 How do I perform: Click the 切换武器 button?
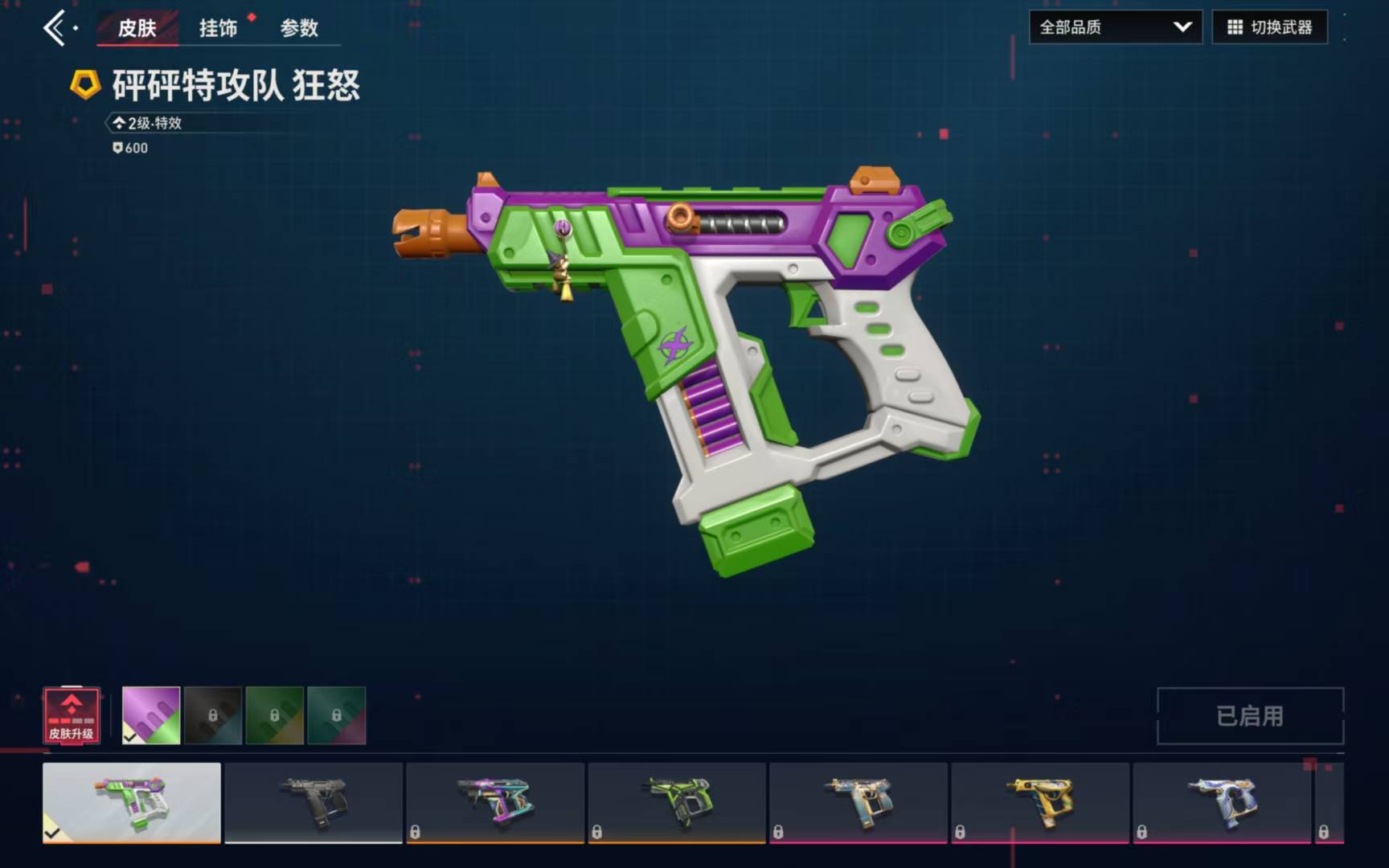[x=1269, y=27]
